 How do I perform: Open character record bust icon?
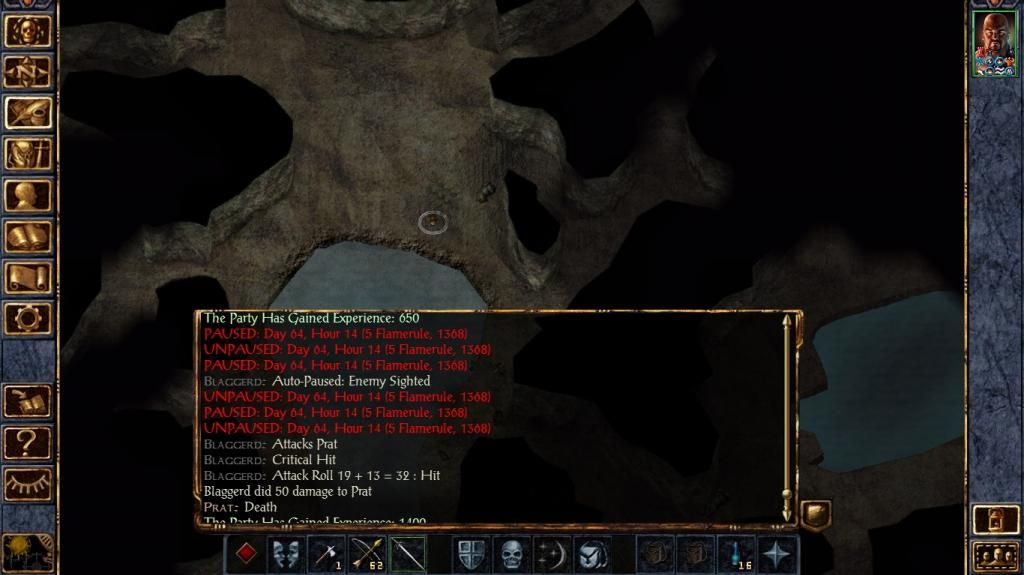click(28, 195)
